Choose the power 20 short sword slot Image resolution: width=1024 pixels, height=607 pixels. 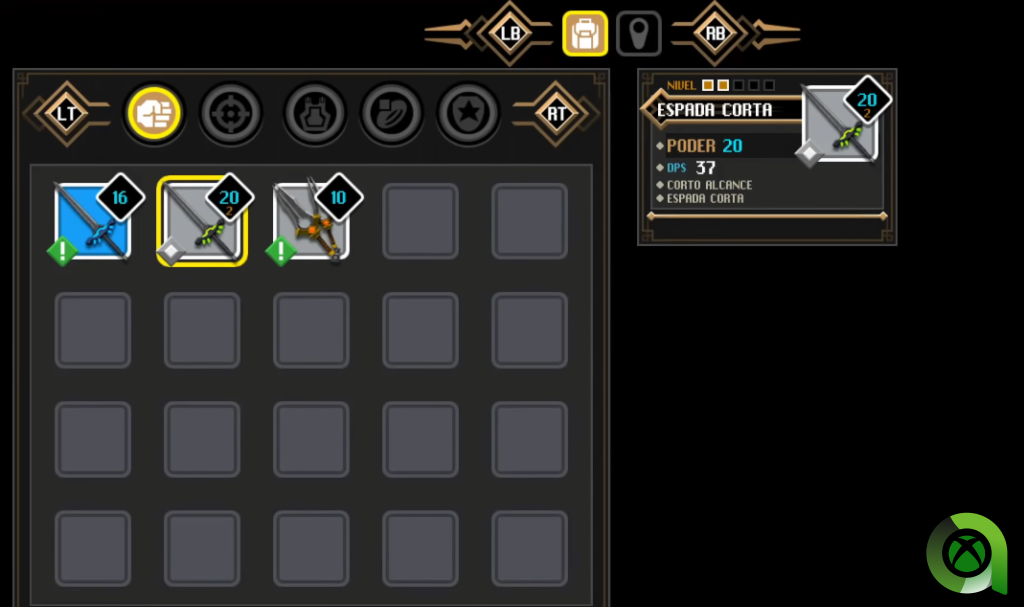pyautogui.click(x=202, y=221)
